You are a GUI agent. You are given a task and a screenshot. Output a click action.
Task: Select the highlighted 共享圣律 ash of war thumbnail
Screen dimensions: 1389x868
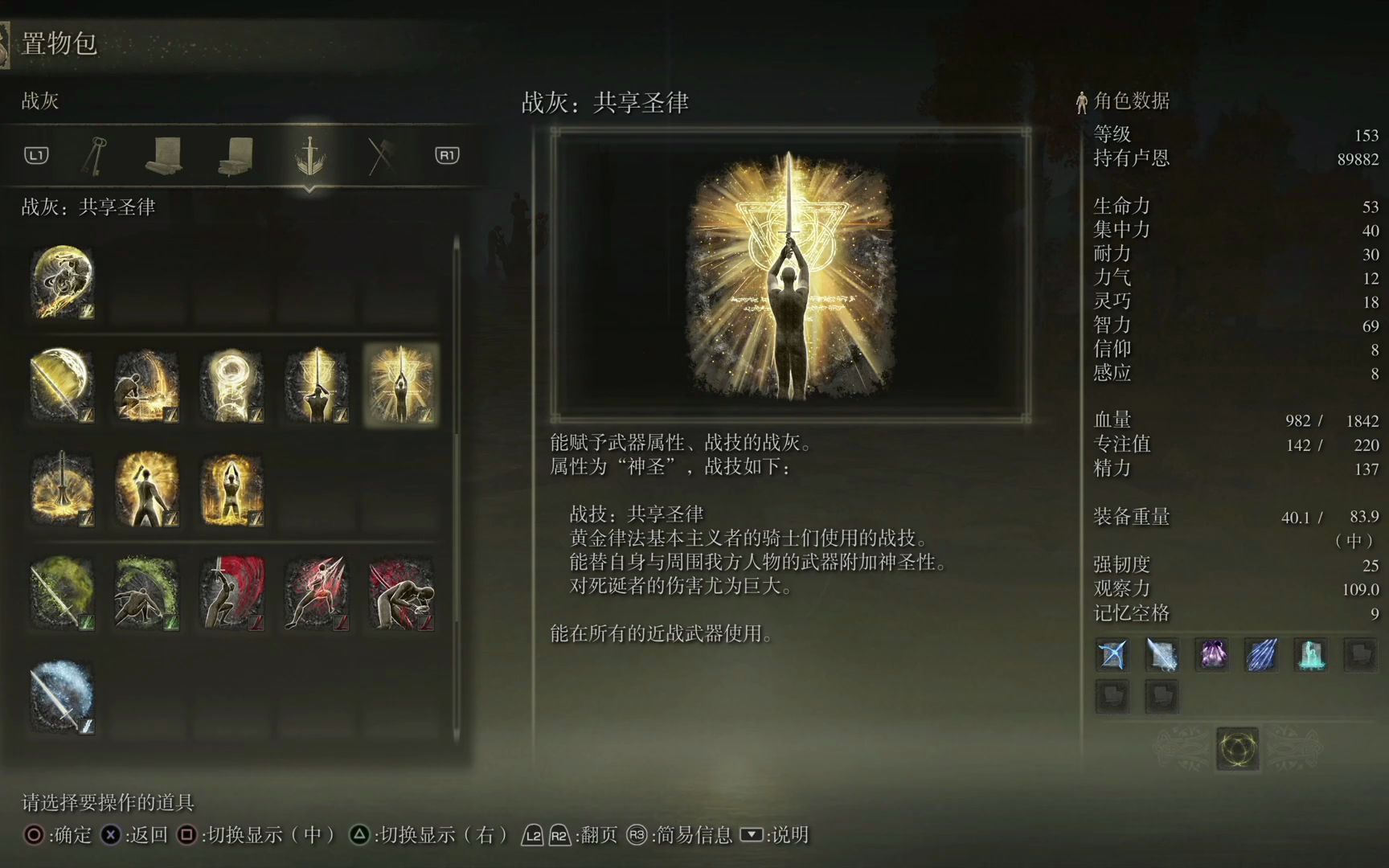coord(401,384)
